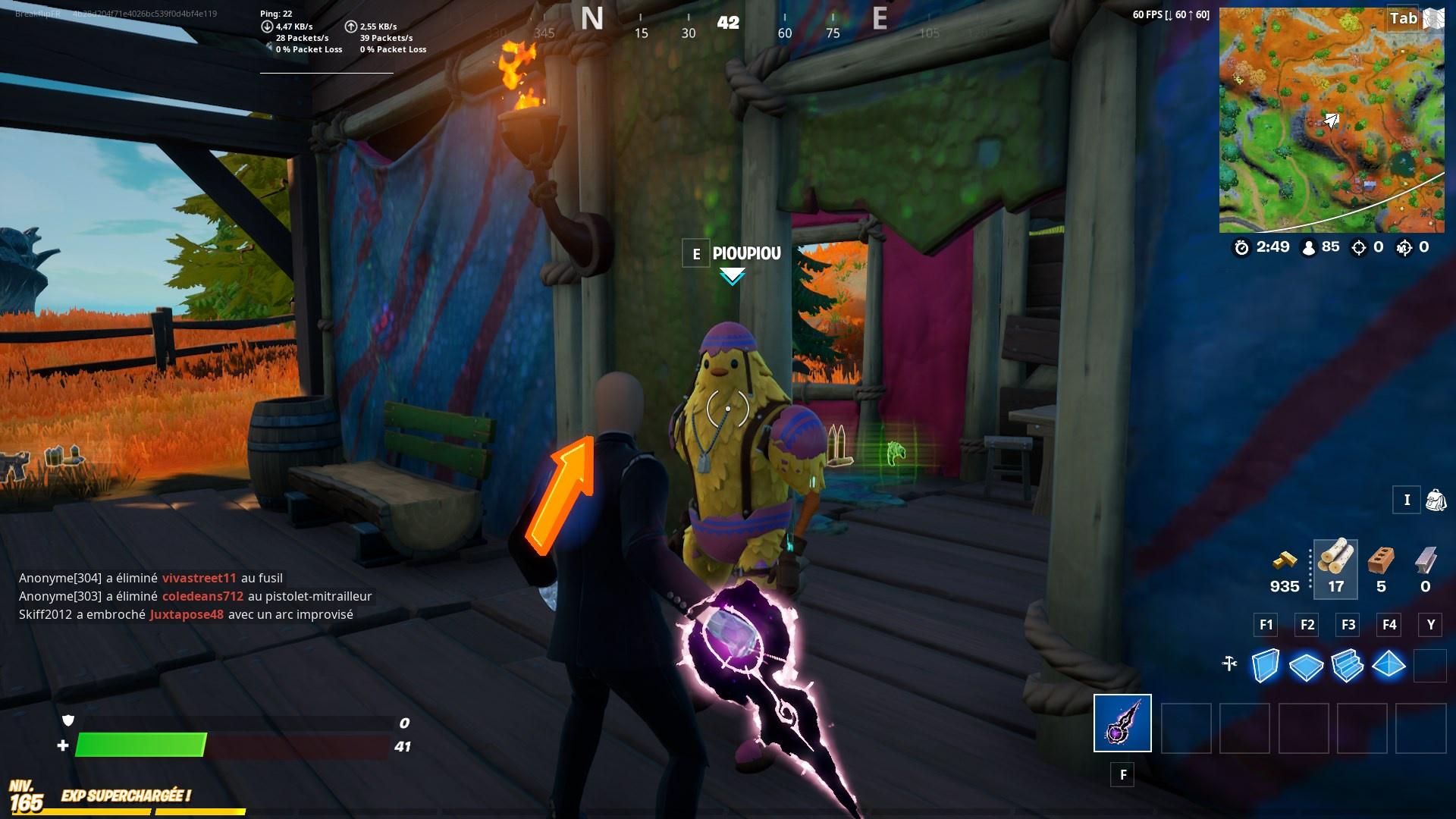
Task: Click the eliminations crosshair icon
Action: (1359, 248)
